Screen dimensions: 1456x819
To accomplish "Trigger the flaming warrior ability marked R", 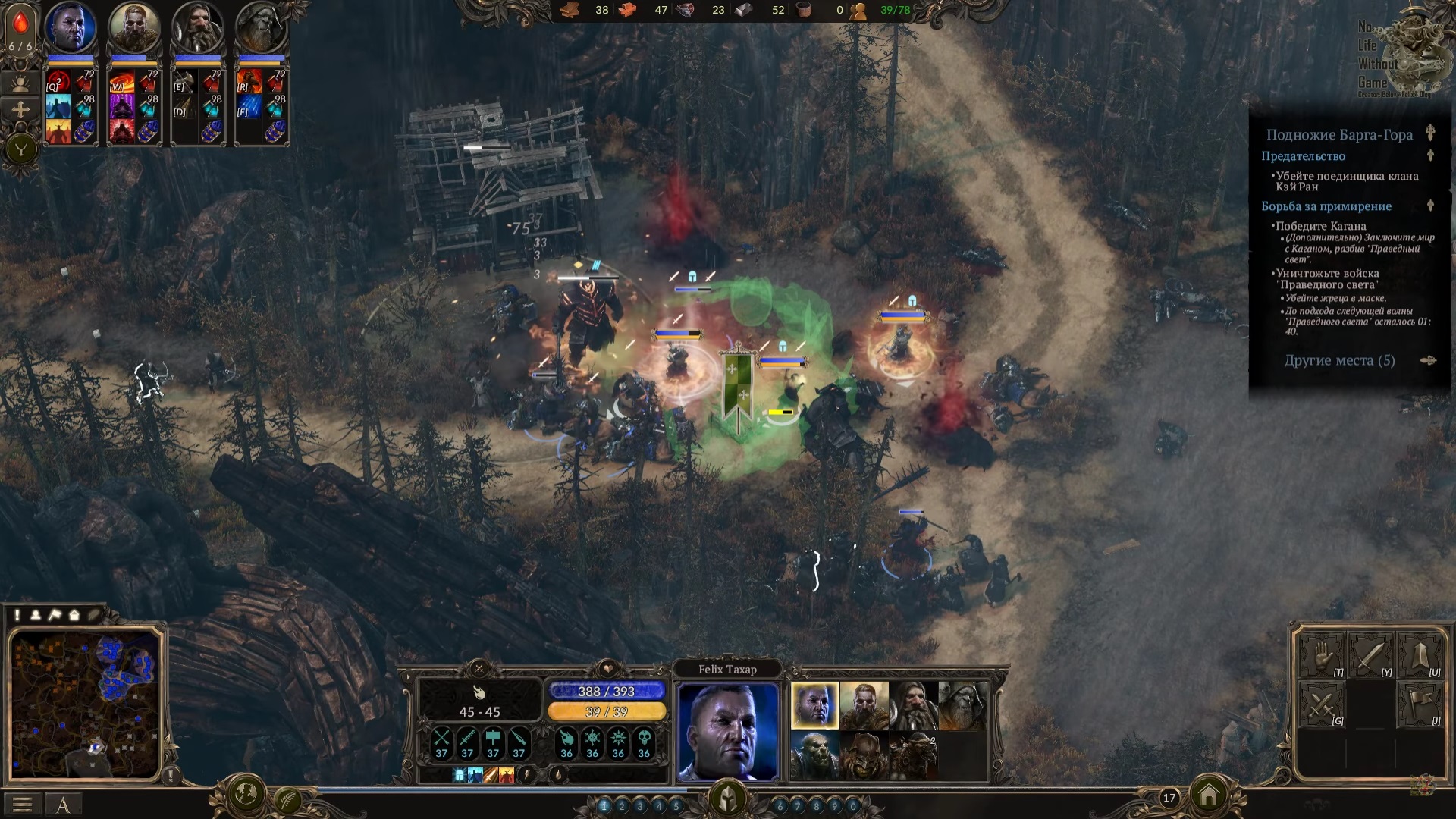I will [249, 82].
